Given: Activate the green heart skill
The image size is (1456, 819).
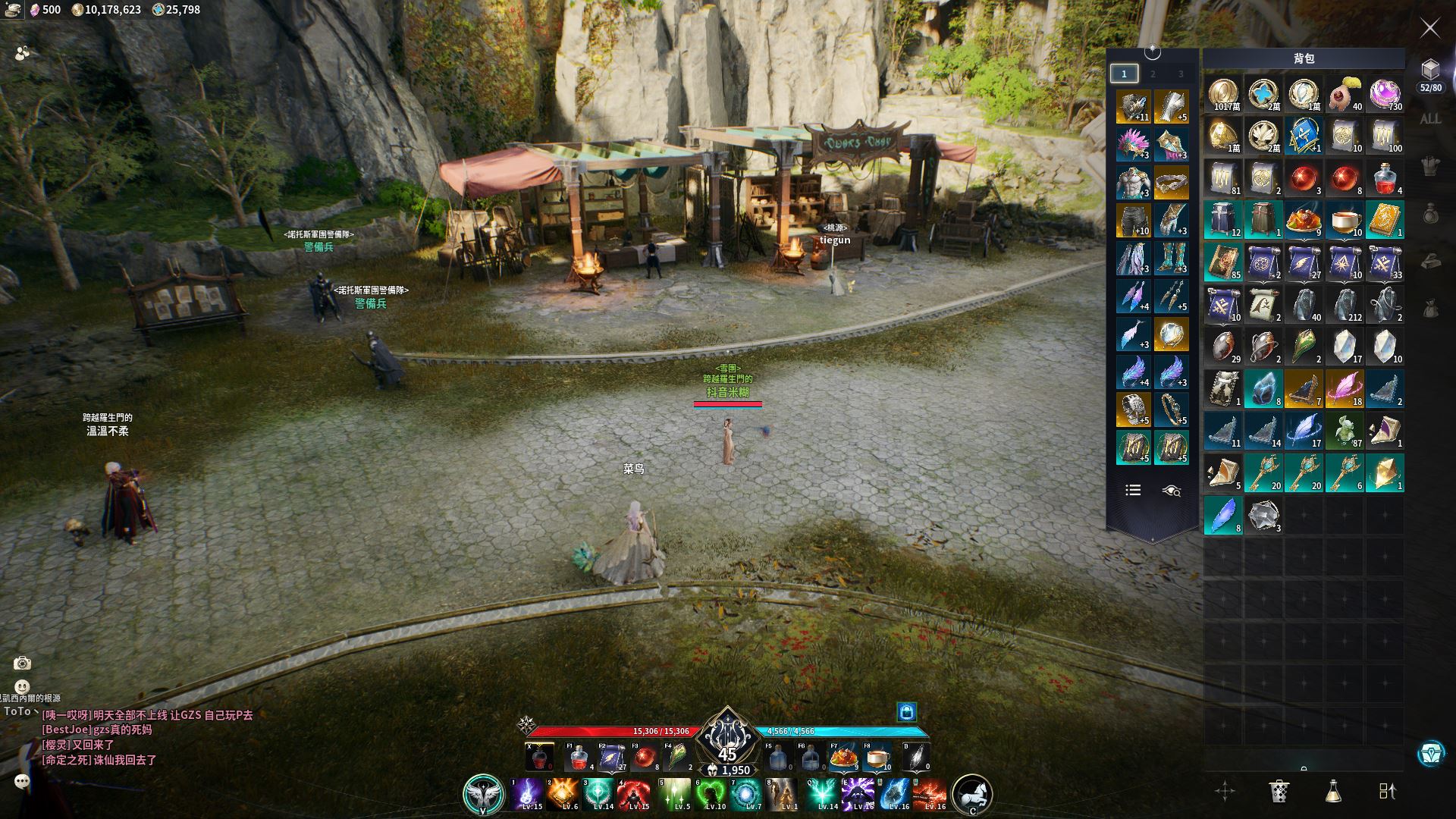Looking at the screenshot, I should coord(711,794).
